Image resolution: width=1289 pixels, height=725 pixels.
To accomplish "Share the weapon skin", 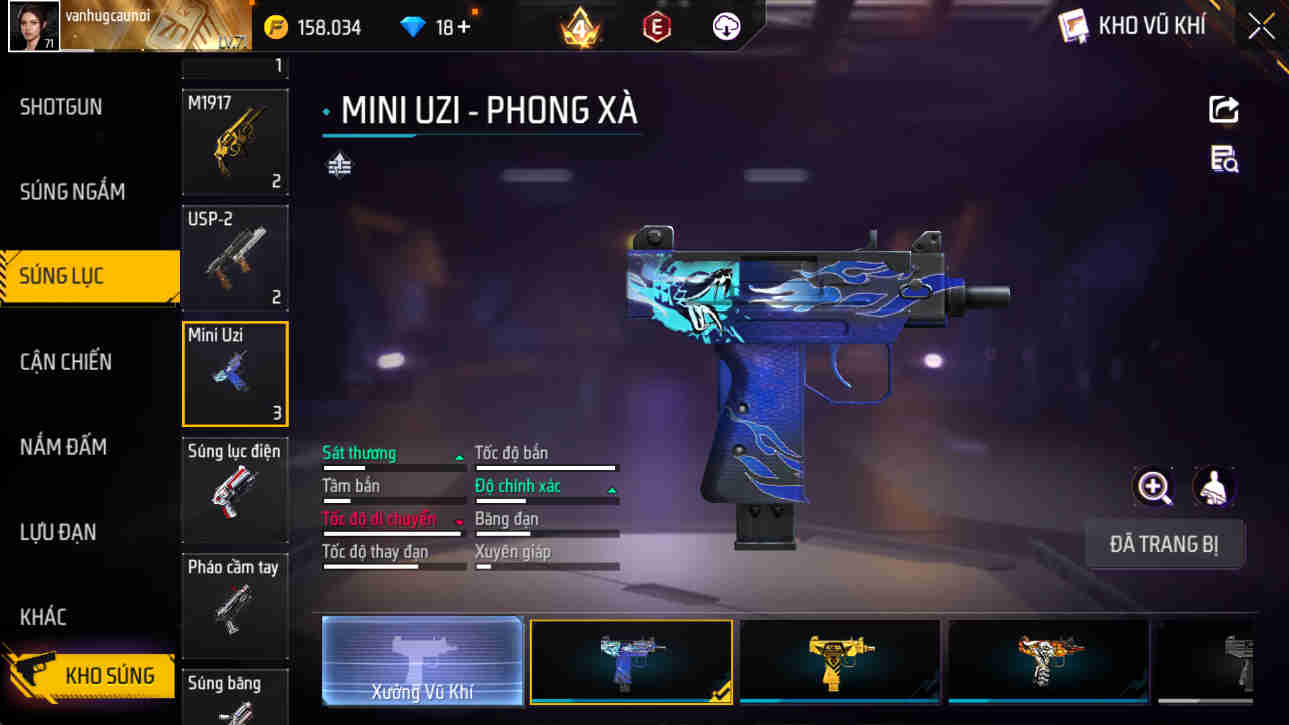I will pyautogui.click(x=1224, y=109).
